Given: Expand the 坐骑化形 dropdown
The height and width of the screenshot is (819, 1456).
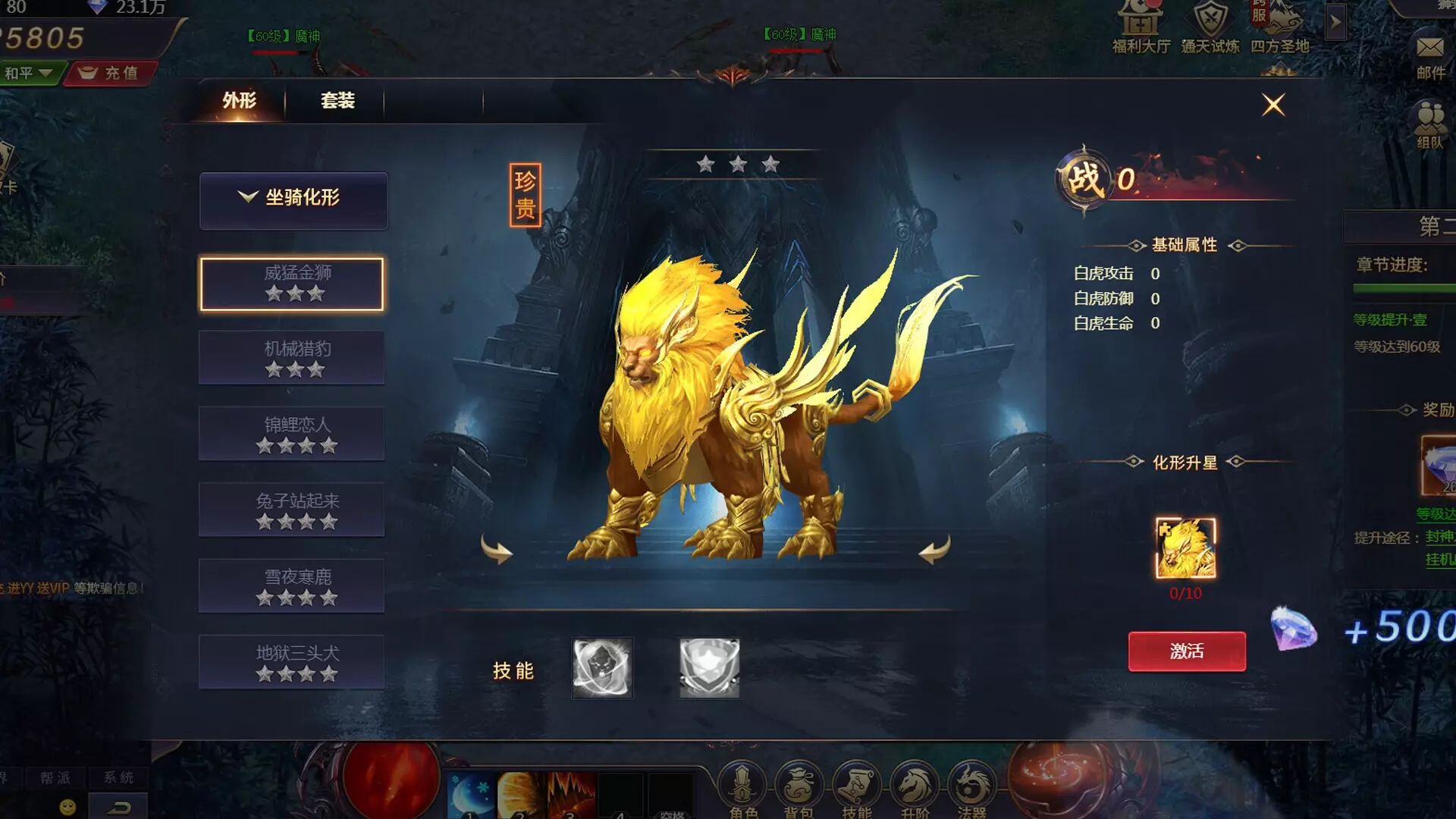Looking at the screenshot, I should tap(293, 200).
